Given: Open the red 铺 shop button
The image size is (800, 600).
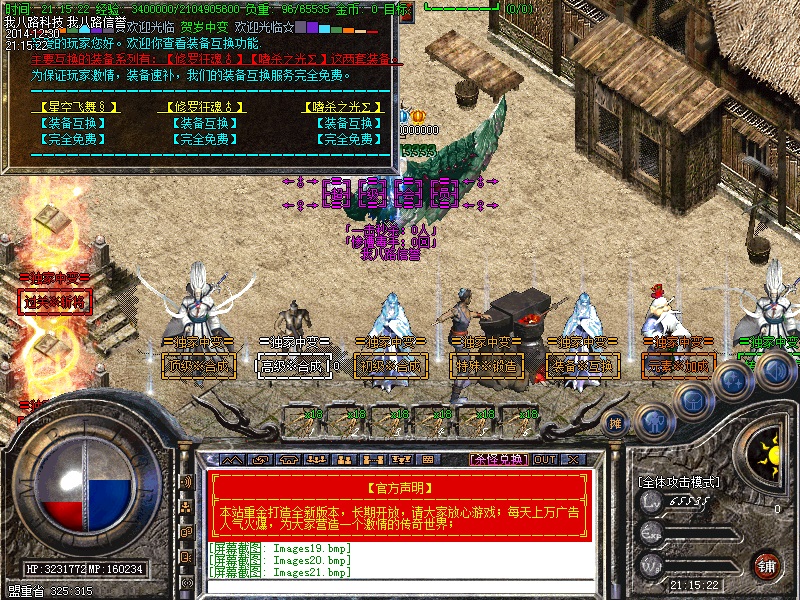Looking at the screenshot, I should [x=766, y=564].
